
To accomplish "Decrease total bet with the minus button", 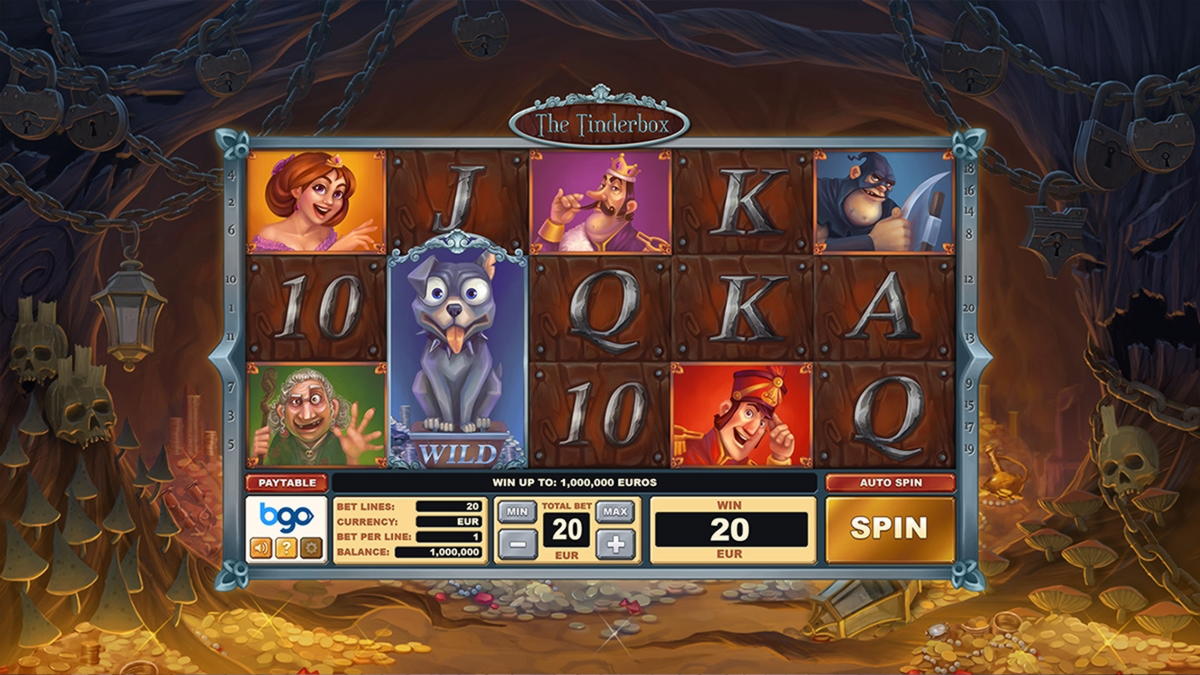I will pyautogui.click(x=517, y=545).
